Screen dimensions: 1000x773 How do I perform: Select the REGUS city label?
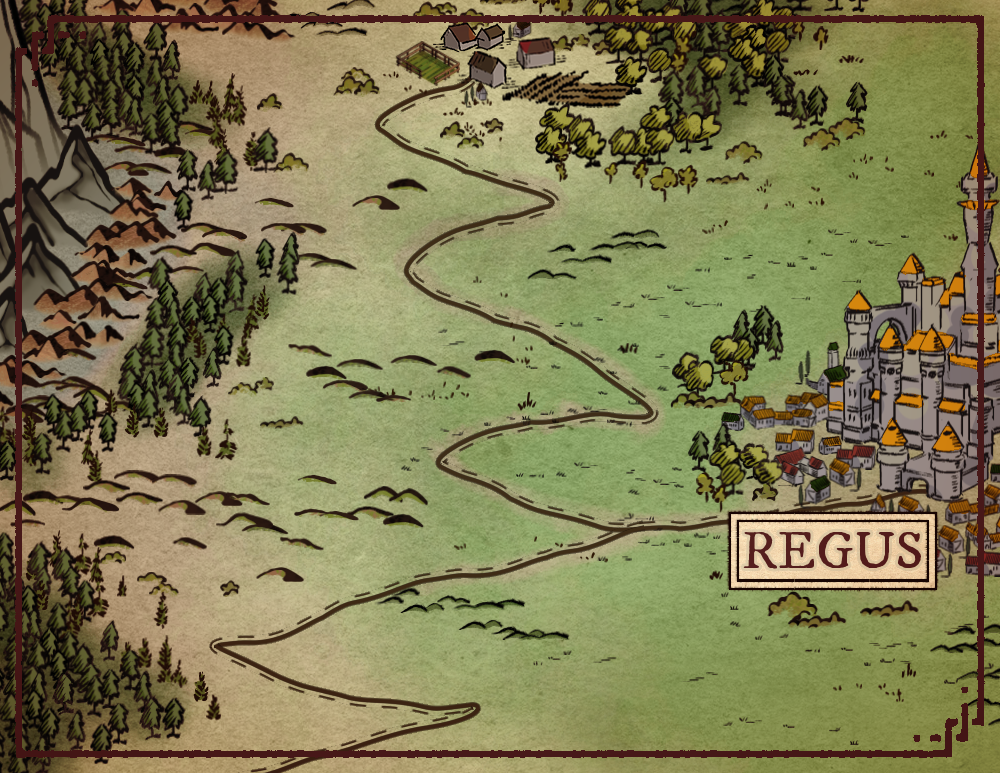coord(832,551)
